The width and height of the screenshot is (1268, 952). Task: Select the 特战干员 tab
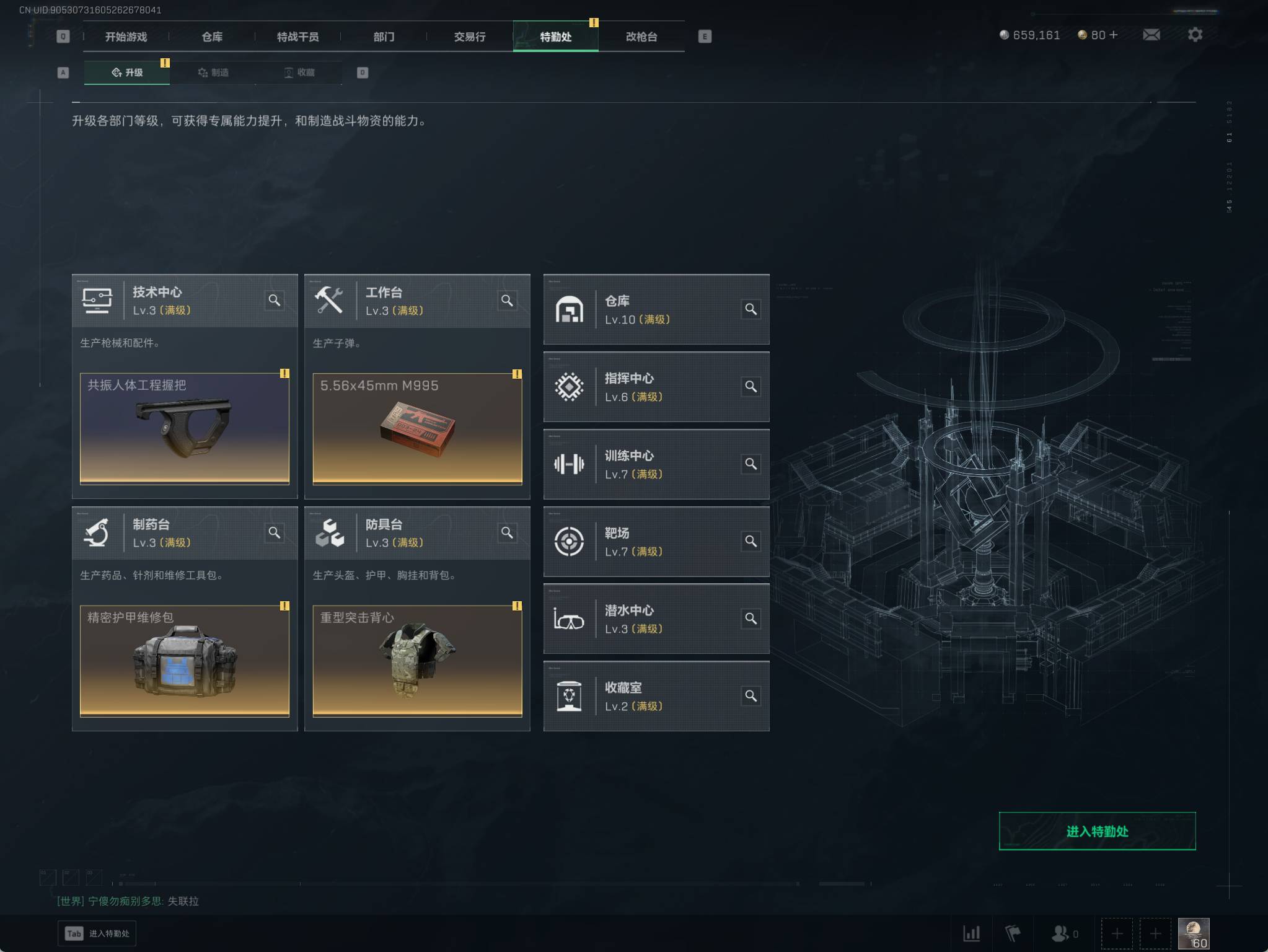297,37
